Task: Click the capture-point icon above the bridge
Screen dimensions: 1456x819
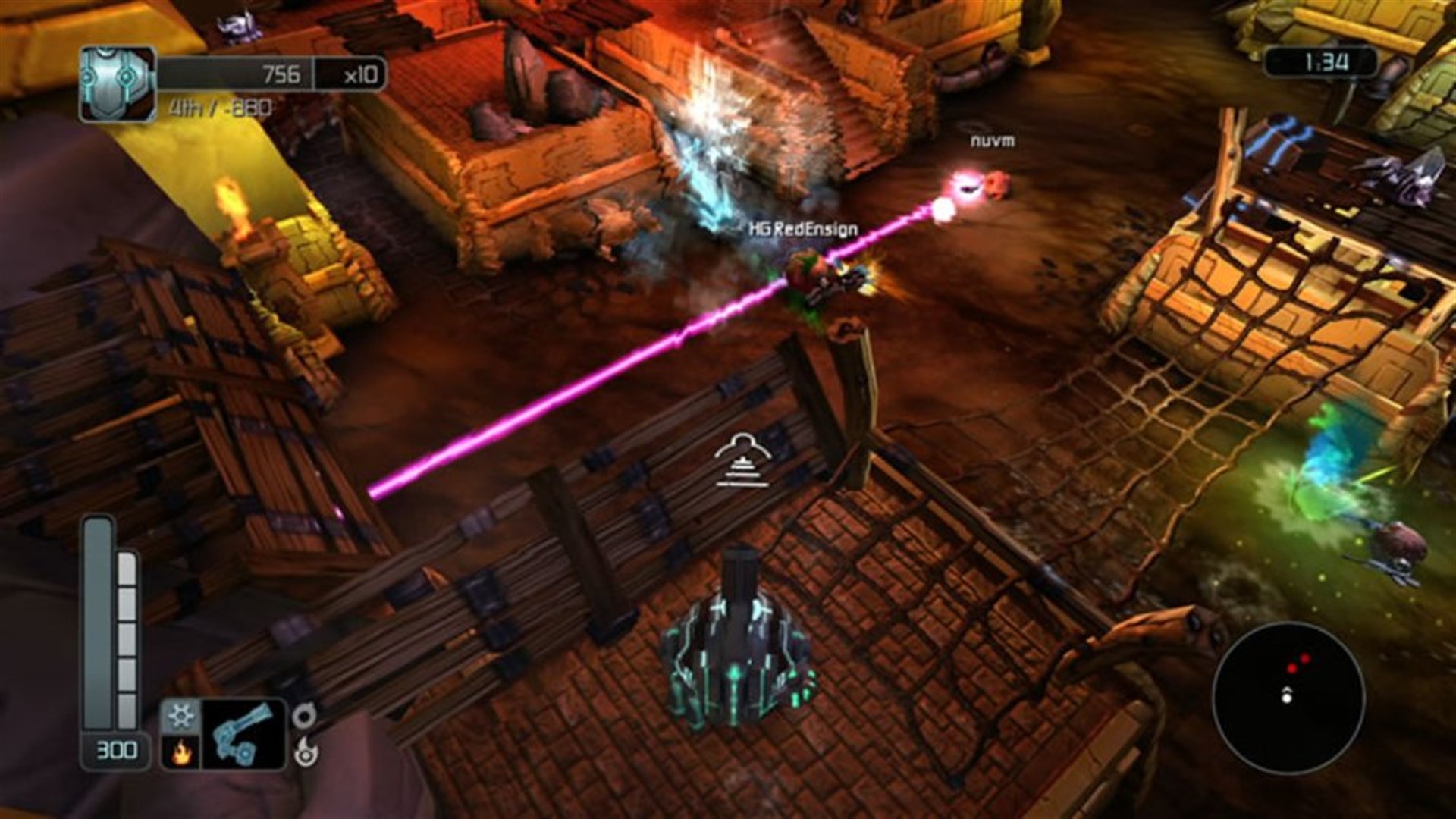Action: pos(743,460)
